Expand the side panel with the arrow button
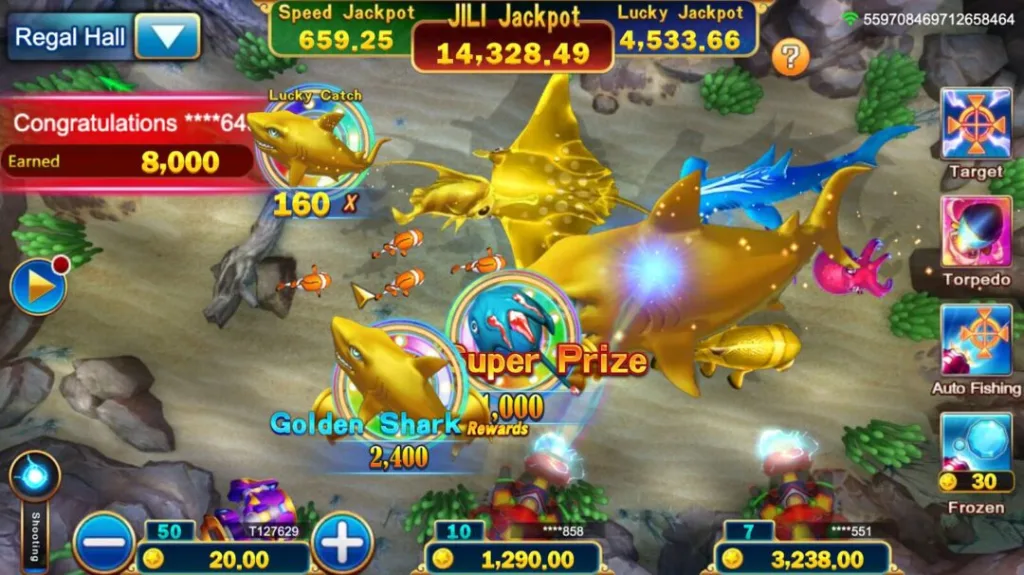The height and width of the screenshot is (575, 1024). (x=38, y=287)
